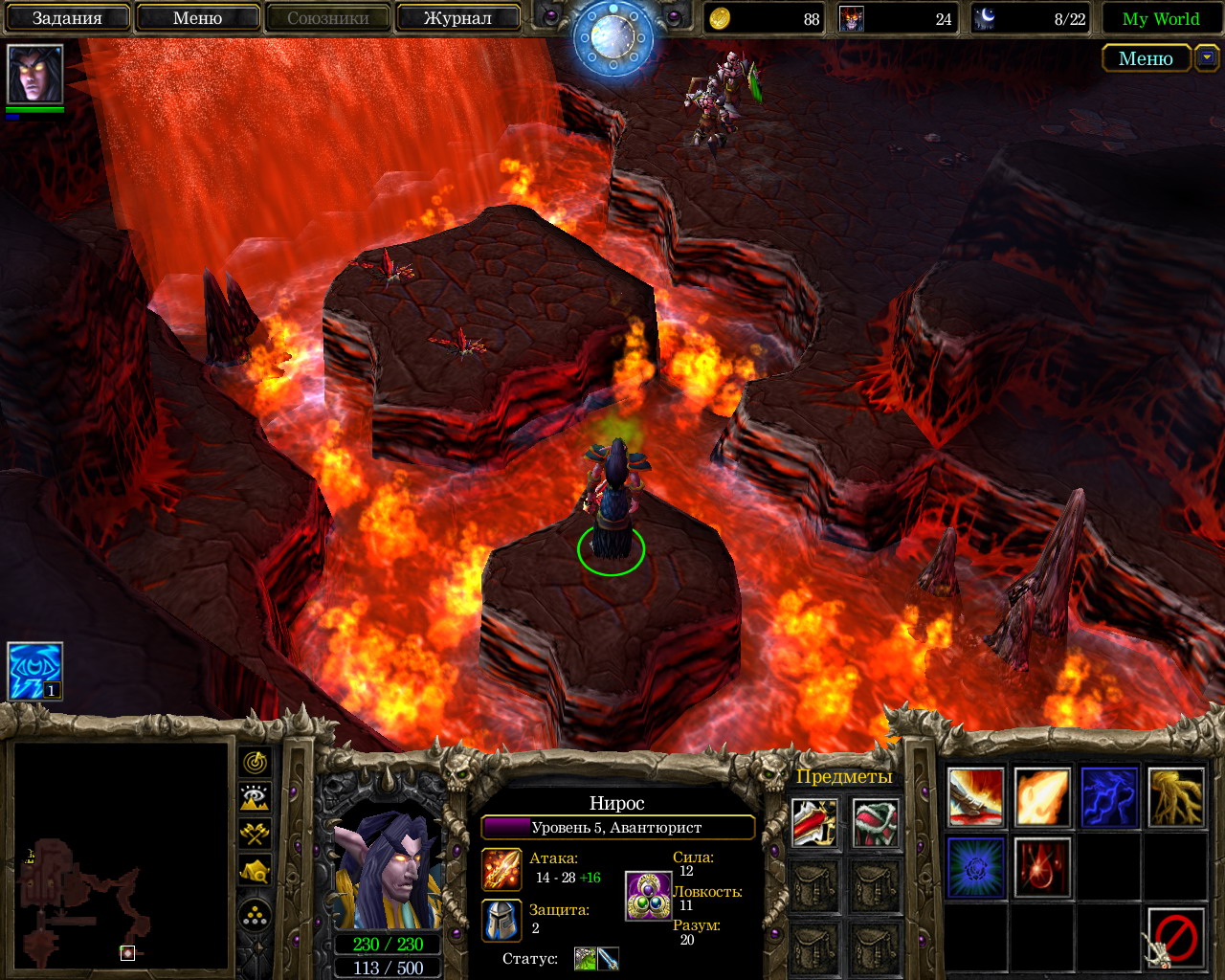Toggle the crossed-axes ally color mode button
The image size is (1225, 980).
(x=255, y=834)
